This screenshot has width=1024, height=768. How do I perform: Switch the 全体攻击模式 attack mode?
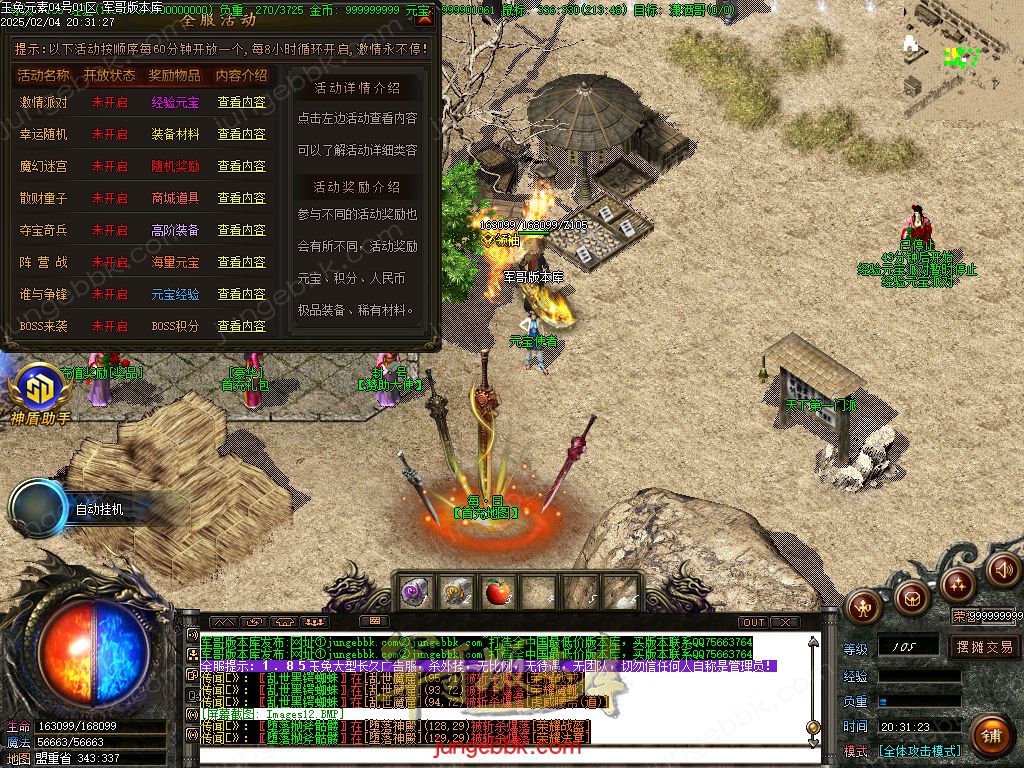pos(920,751)
